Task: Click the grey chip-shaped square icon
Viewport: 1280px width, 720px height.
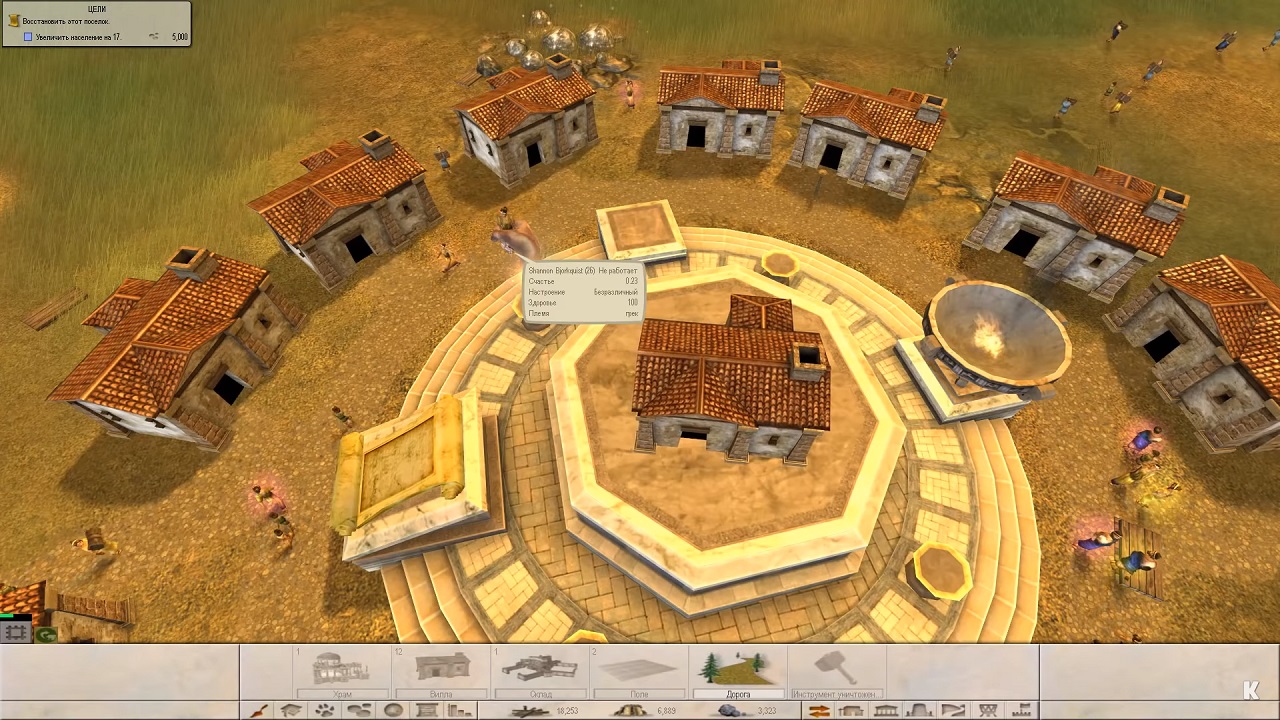Action: tap(15, 633)
